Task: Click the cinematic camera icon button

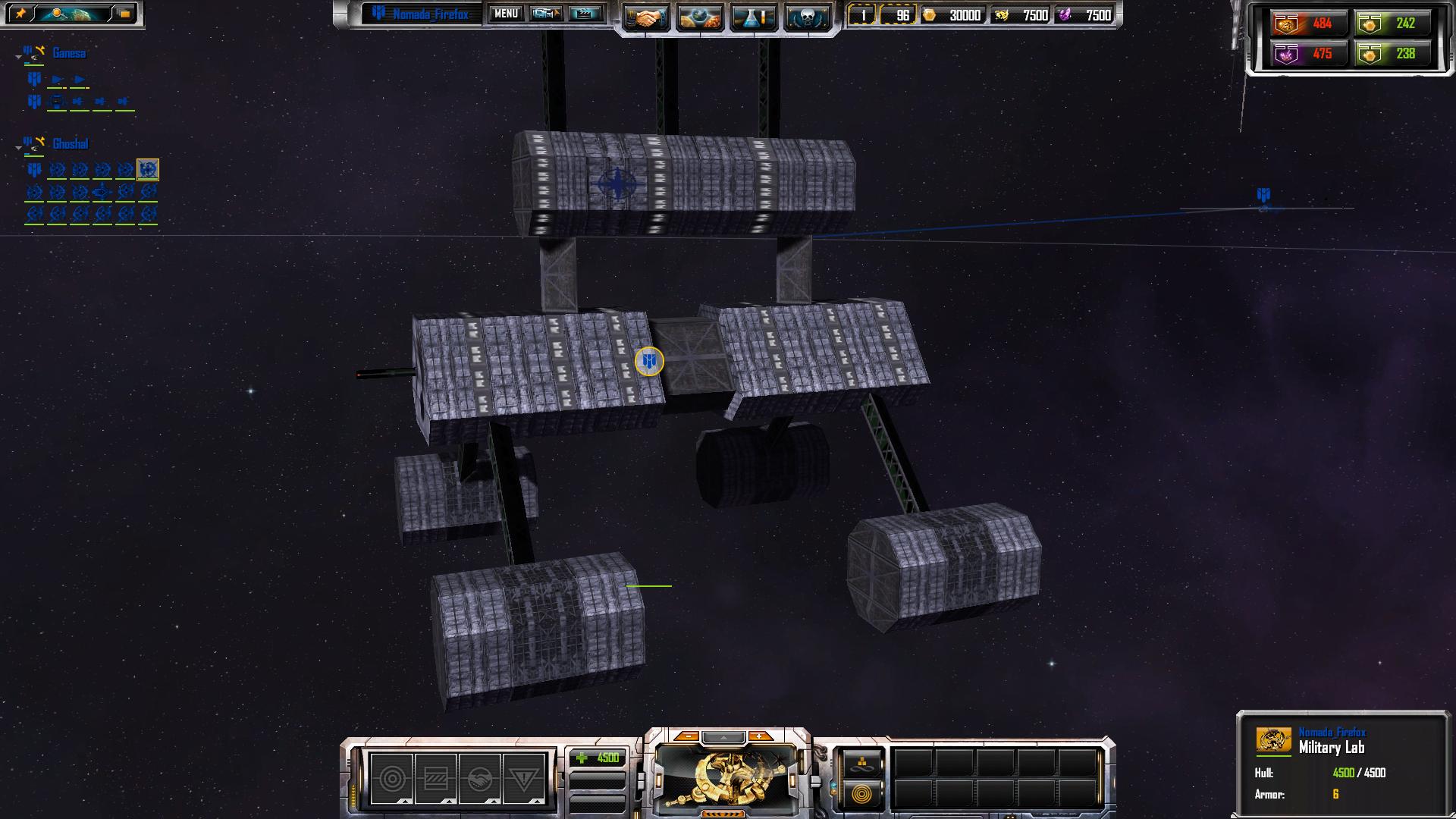Action: point(546,14)
